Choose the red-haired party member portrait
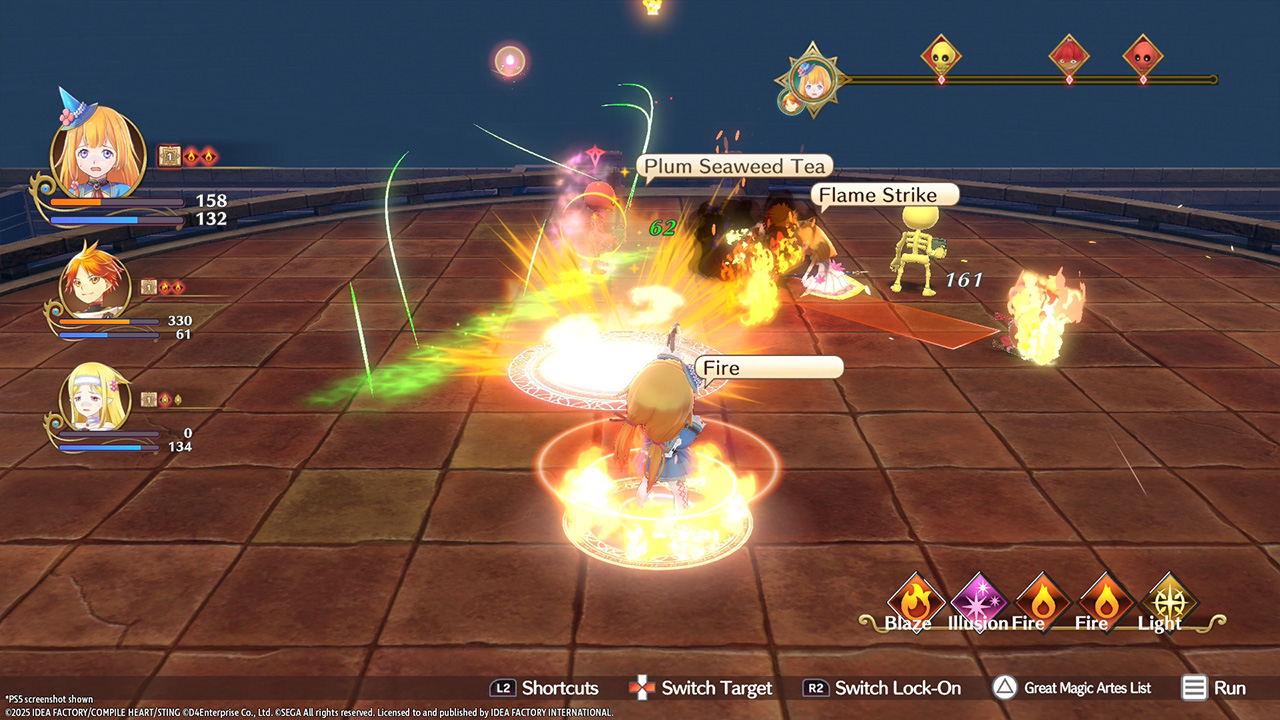Image resolution: width=1280 pixels, height=720 pixels. (x=93, y=284)
